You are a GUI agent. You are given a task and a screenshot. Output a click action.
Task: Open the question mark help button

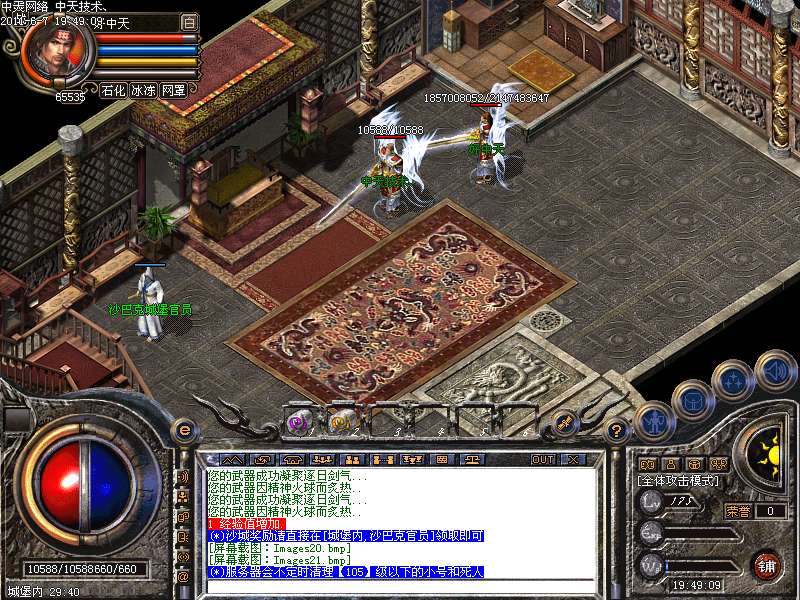pos(617,430)
